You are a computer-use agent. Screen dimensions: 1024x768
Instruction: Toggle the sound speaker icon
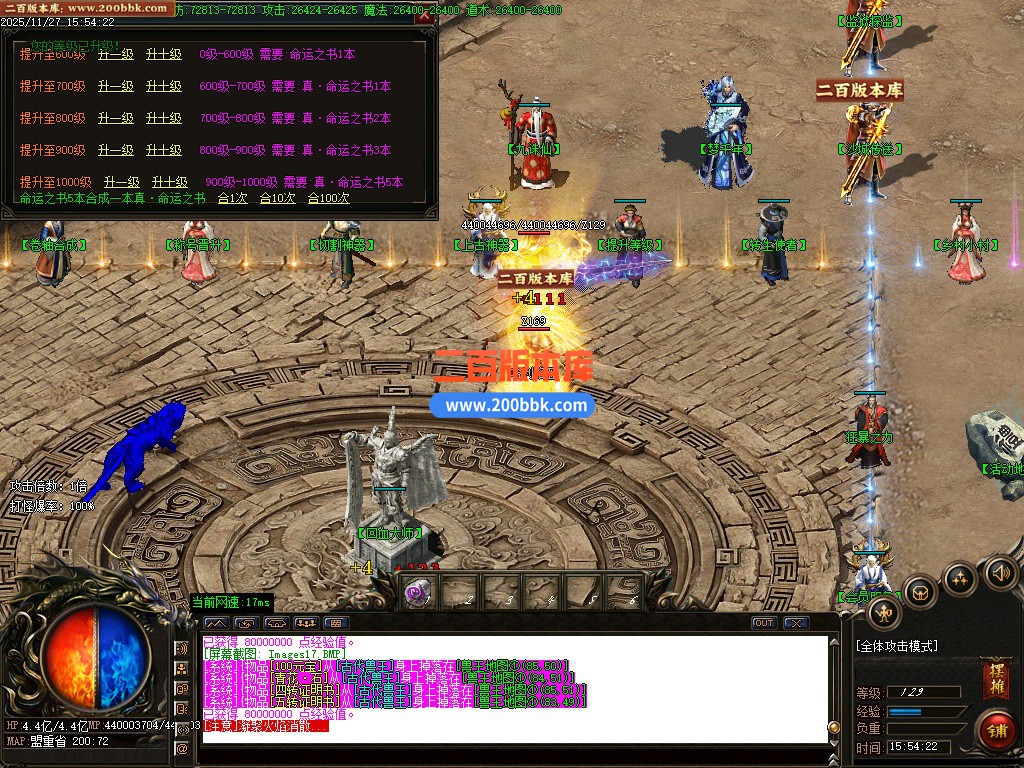click(1000, 573)
